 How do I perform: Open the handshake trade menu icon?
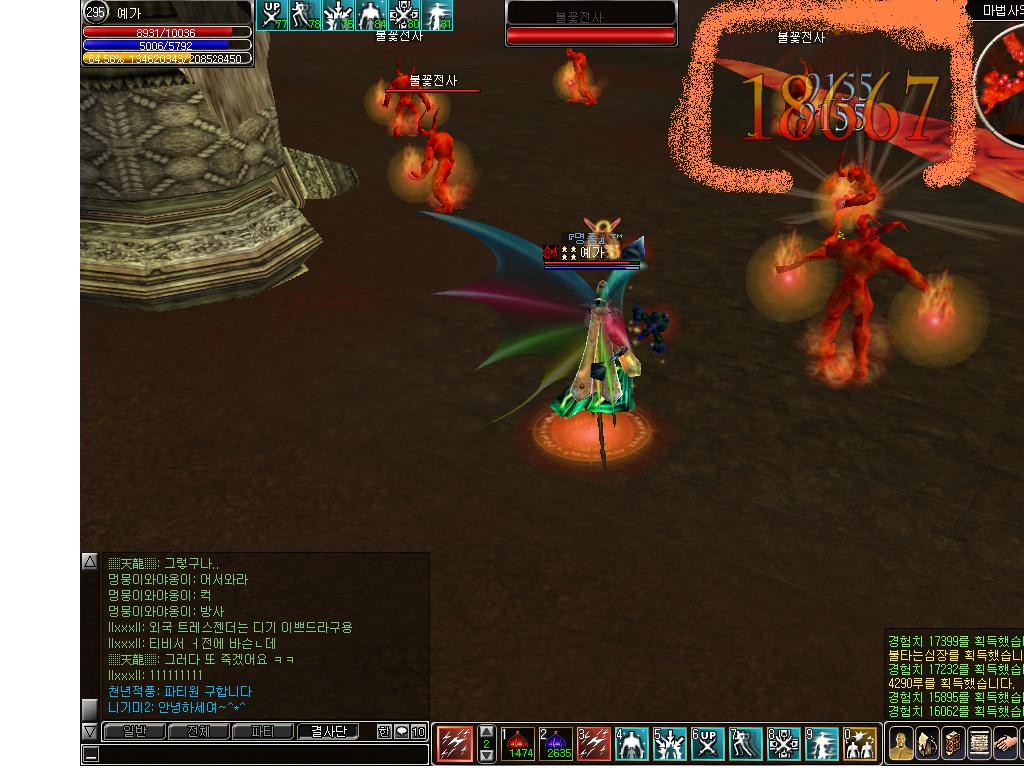click(x=1005, y=745)
